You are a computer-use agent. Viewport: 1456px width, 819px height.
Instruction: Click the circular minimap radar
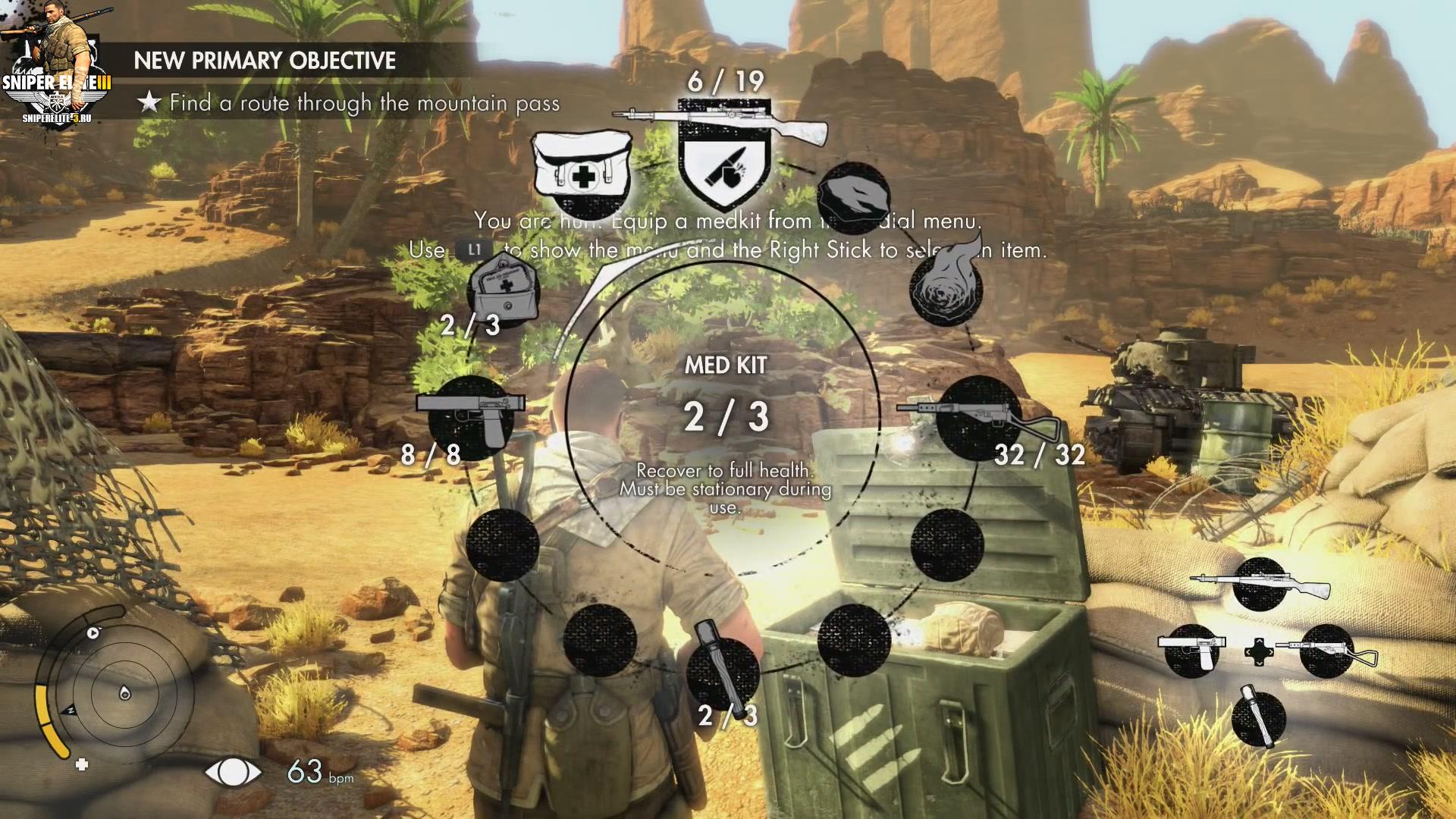point(124,692)
